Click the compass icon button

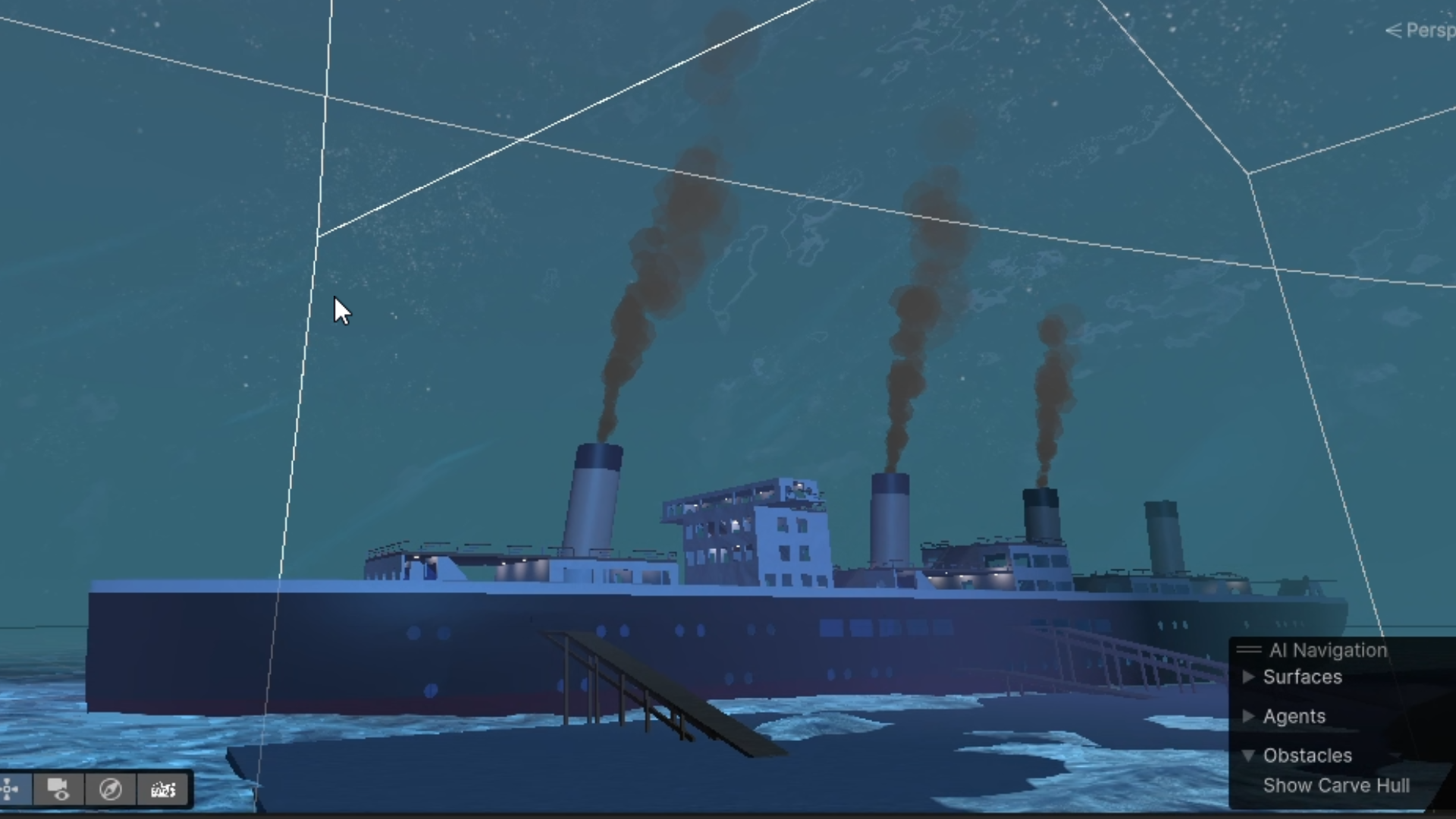[x=111, y=789]
